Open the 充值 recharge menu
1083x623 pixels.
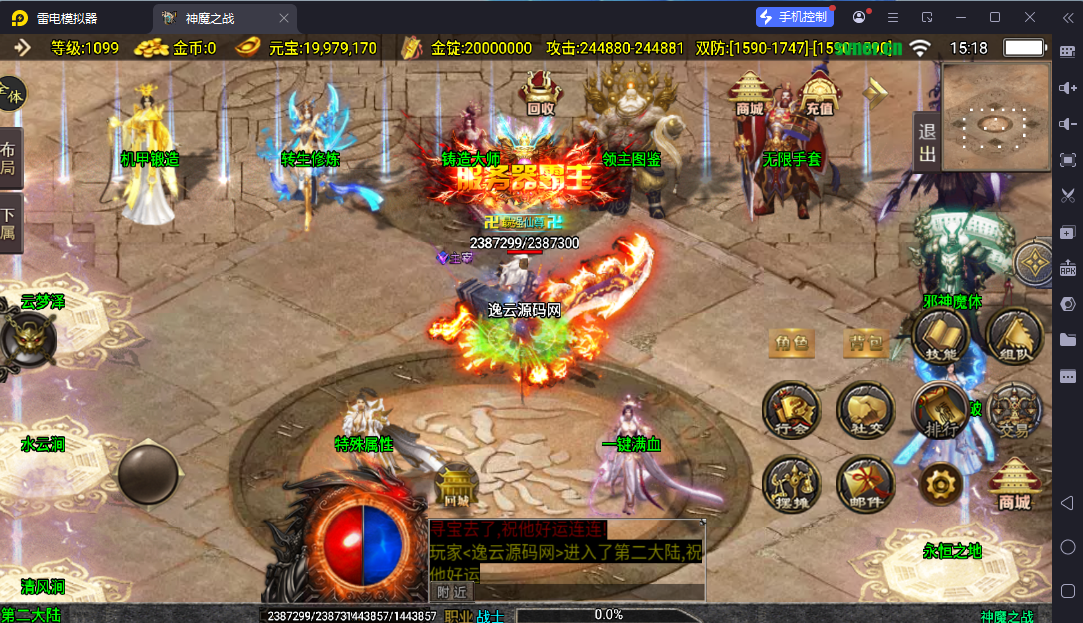tap(819, 95)
